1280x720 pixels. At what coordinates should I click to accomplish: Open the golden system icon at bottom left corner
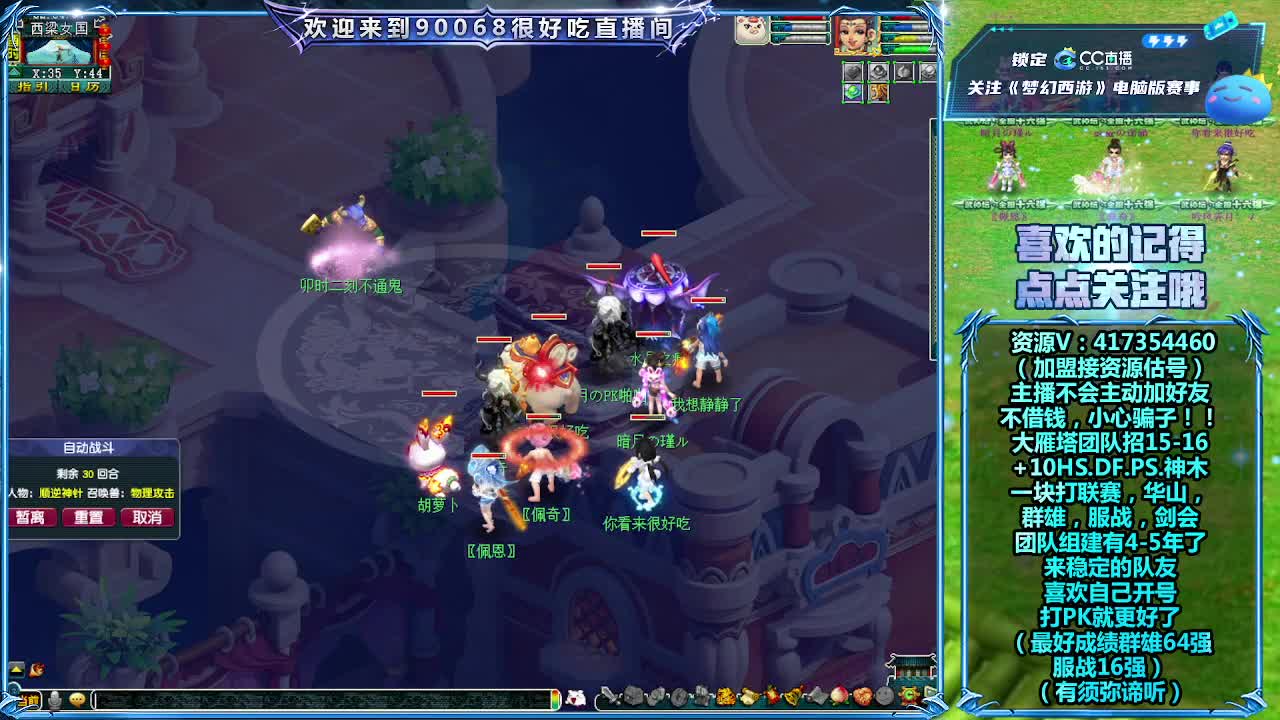[28, 701]
